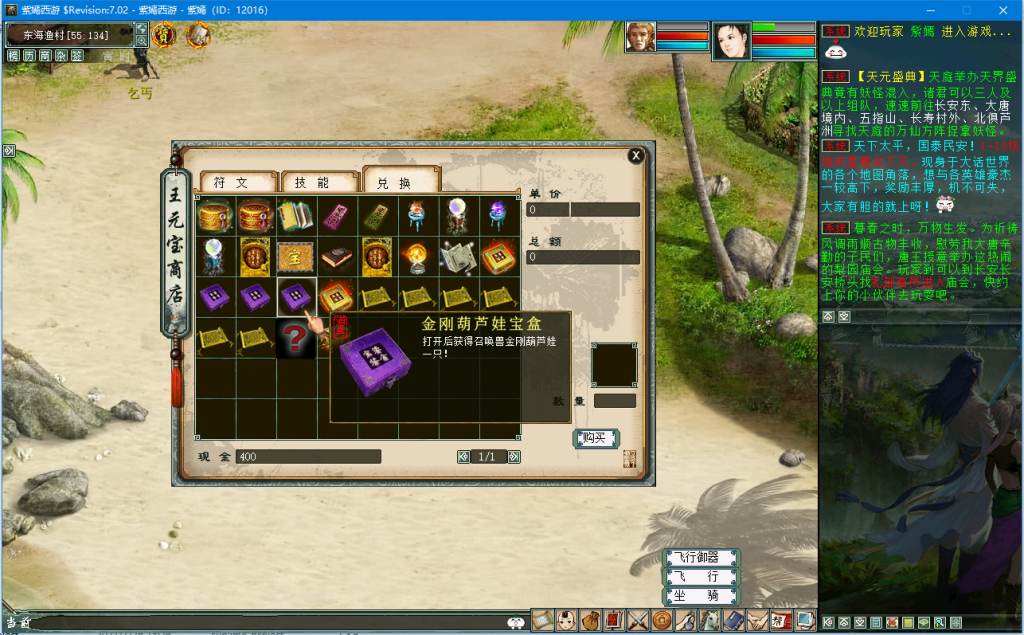Pick the gold 宝 plaque item

296,256
